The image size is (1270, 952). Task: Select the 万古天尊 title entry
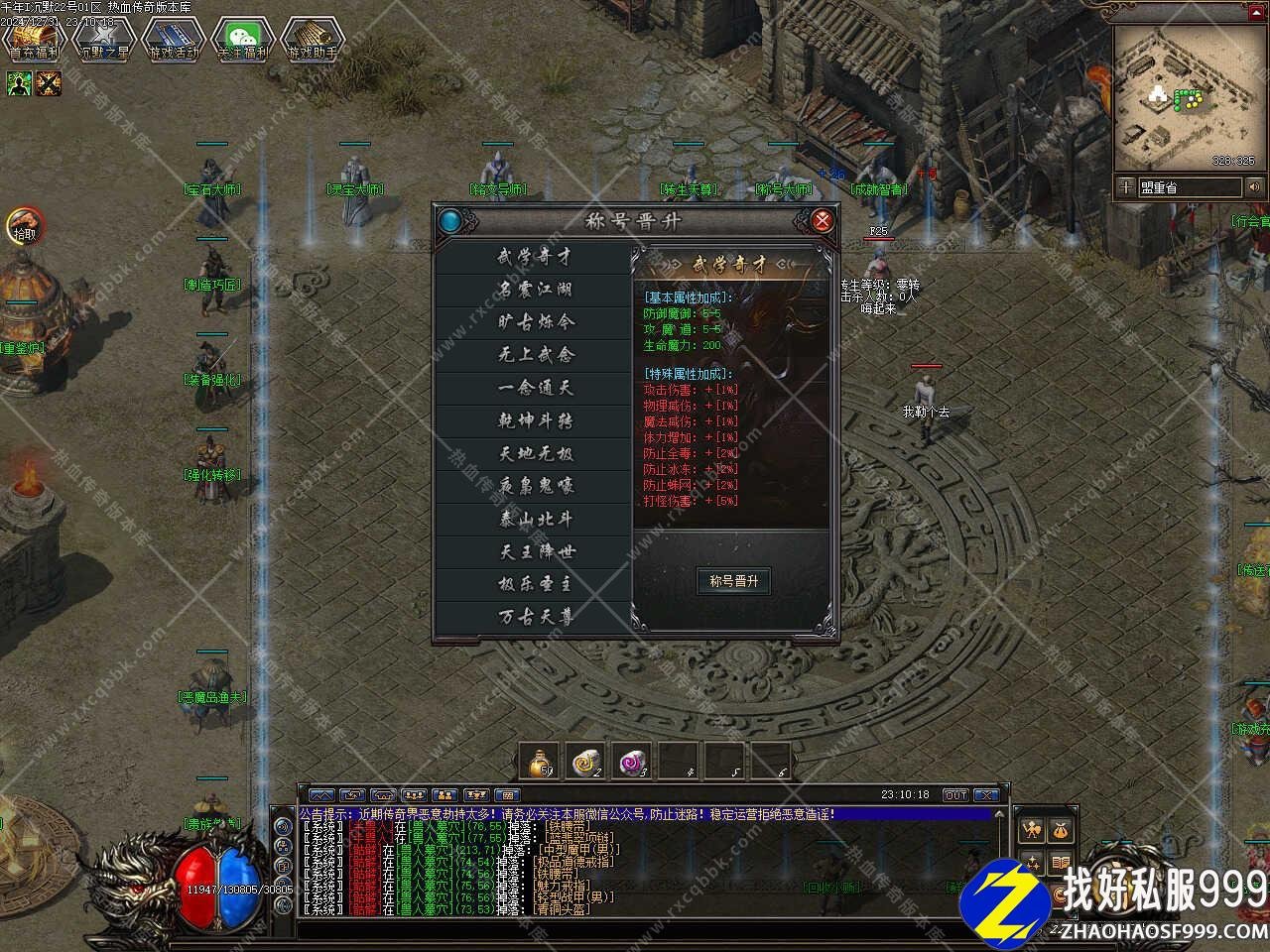(x=535, y=617)
